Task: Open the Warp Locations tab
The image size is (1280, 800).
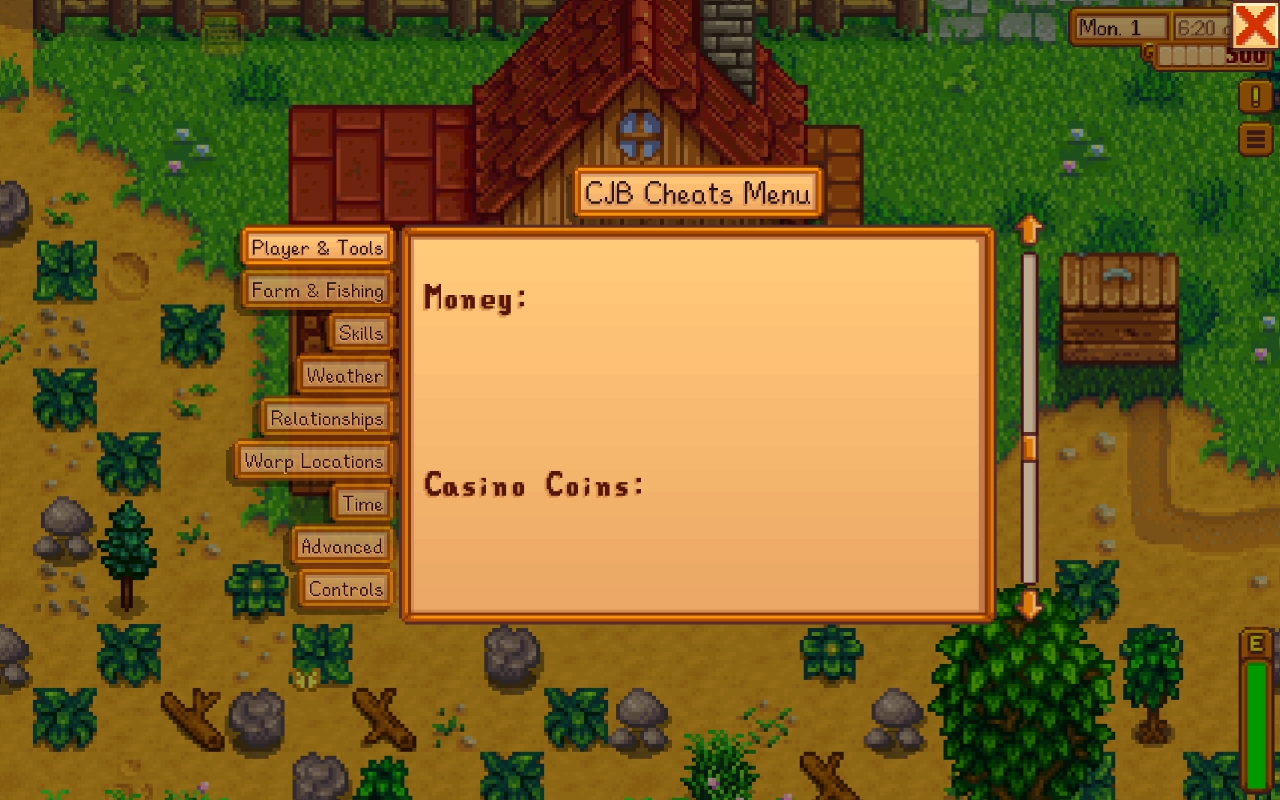Action: [313, 461]
